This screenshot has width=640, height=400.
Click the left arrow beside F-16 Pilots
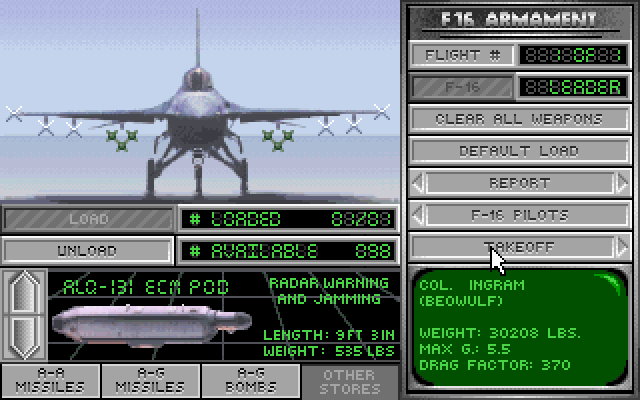418,215
